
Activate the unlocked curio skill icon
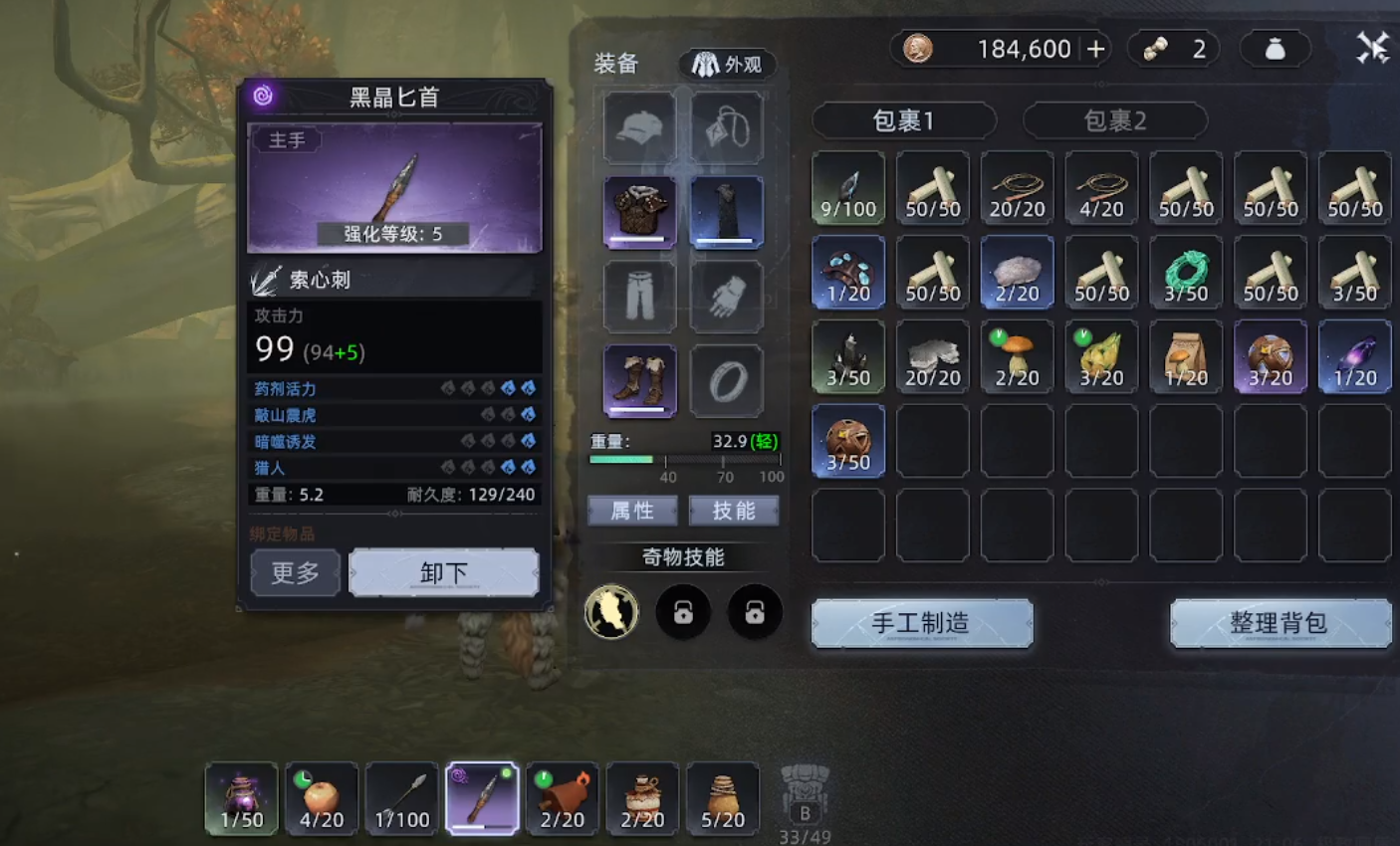(611, 612)
